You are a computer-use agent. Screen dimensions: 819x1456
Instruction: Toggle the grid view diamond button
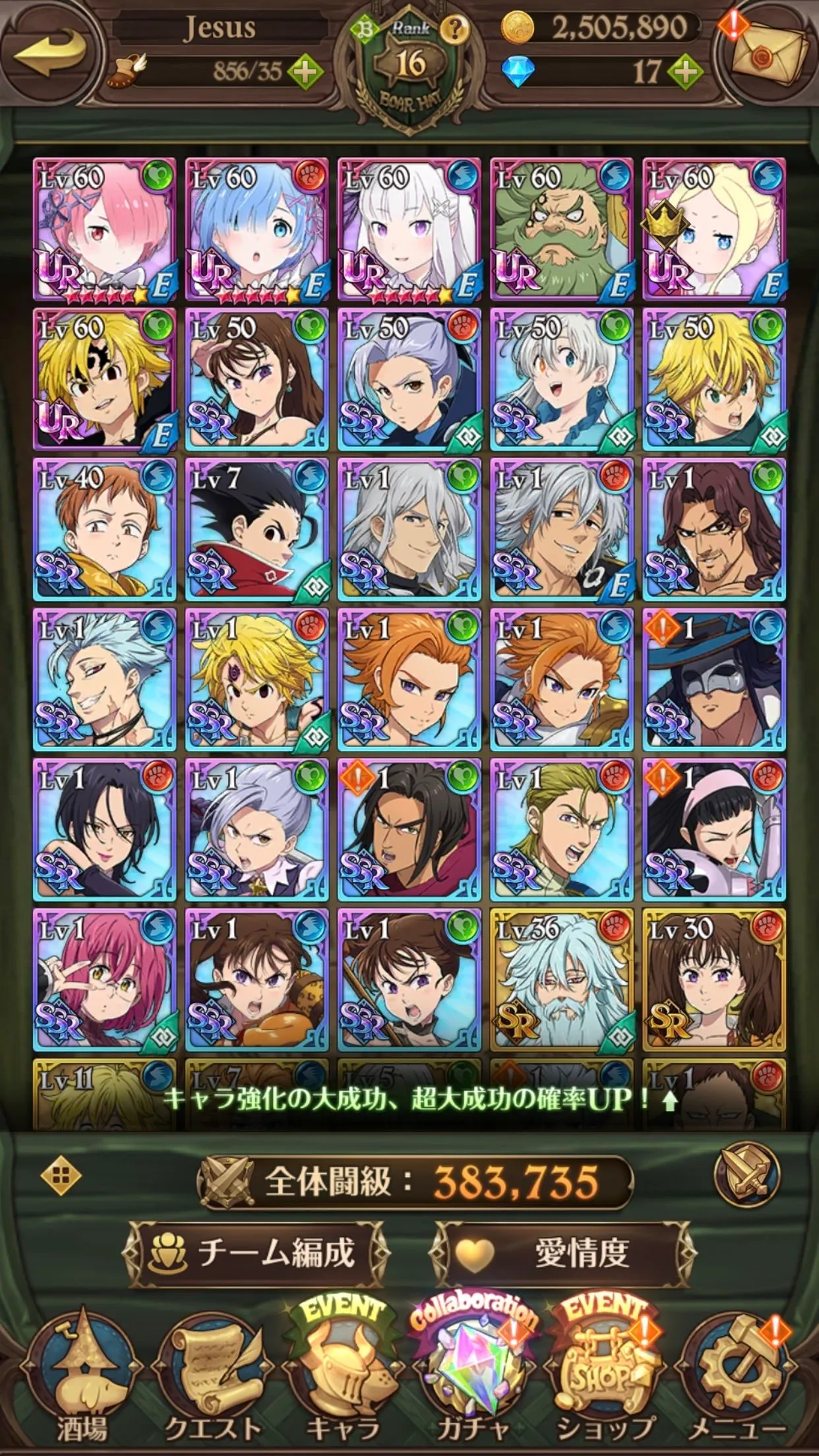pyautogui.click(x=61, y=1176)
